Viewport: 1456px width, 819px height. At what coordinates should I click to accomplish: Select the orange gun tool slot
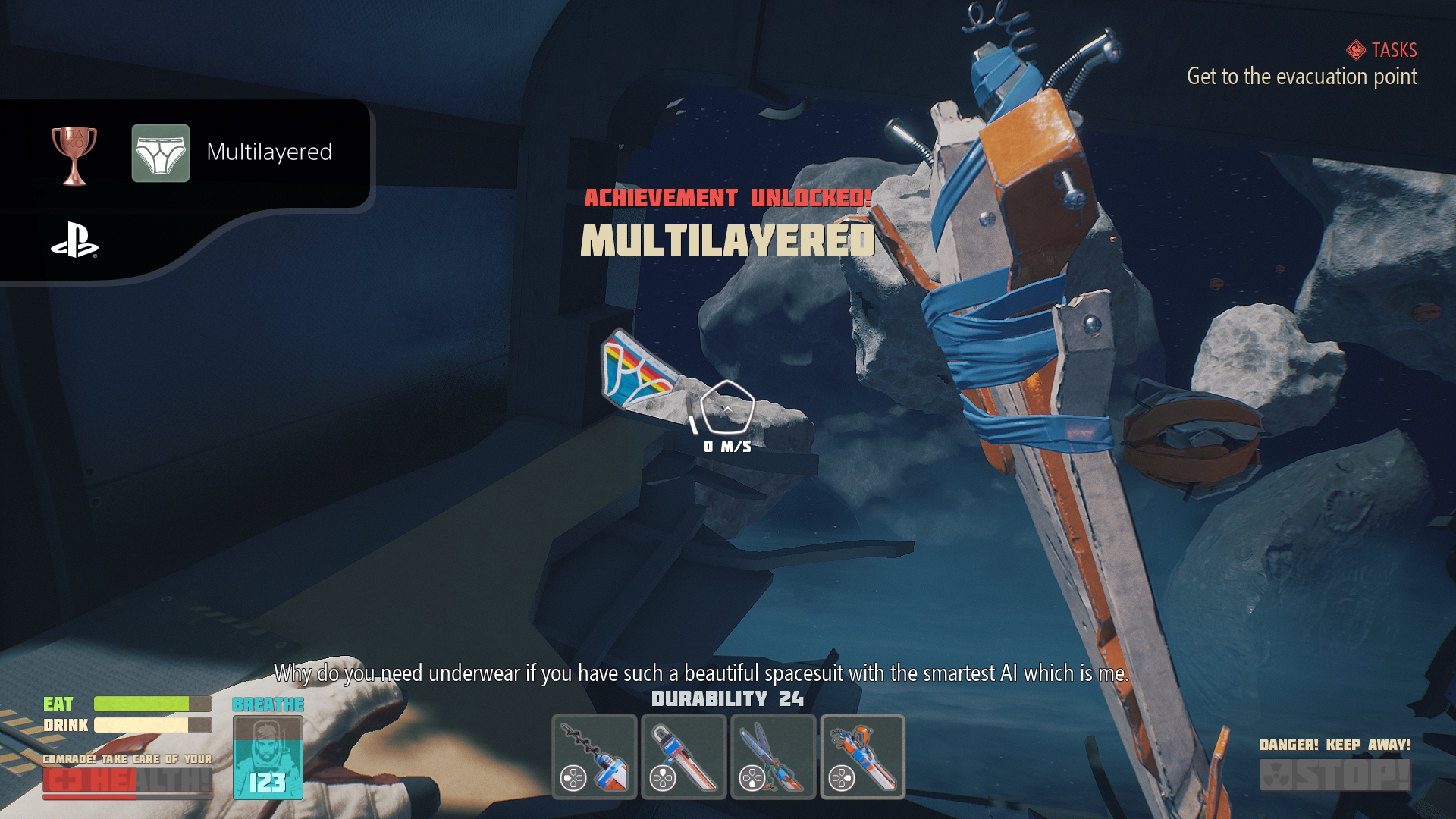[x=862, y=756]
